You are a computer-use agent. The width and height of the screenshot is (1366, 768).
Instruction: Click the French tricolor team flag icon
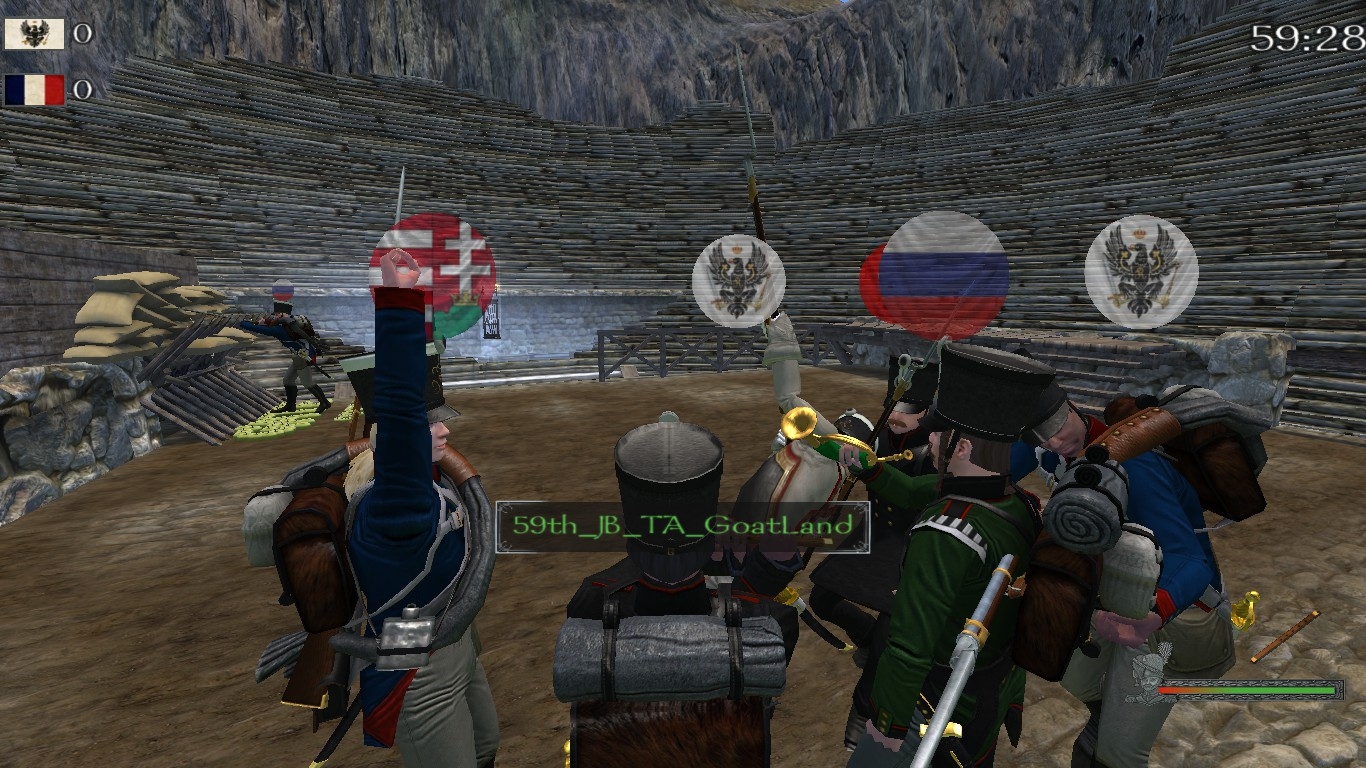[x=34, y=90]
